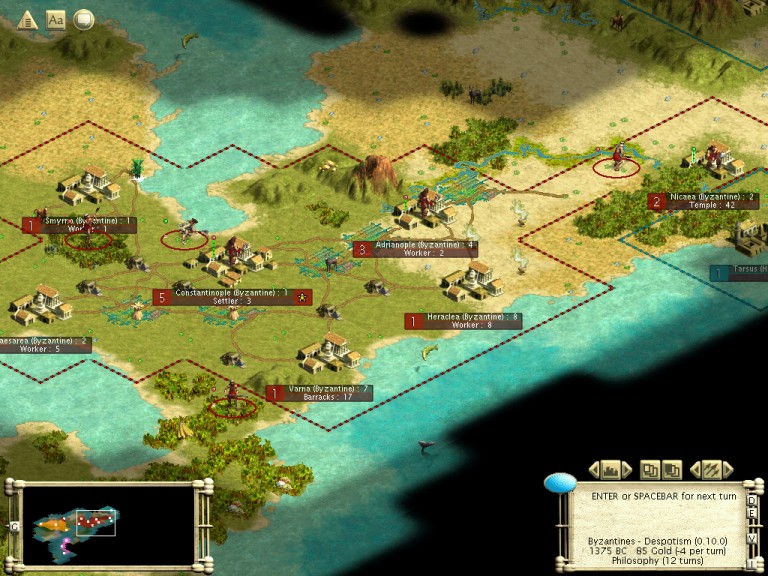Click the crossed arrows unit button
Image resolution: width=768 pixels, height=576 pixels.
[710, 469]
